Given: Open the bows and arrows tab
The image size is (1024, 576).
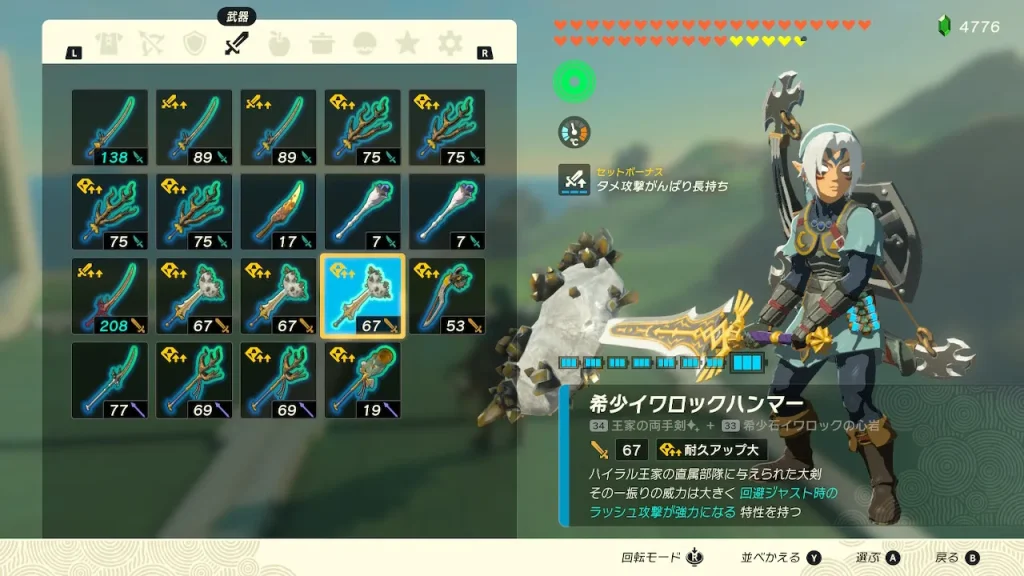Looking at the screenshot, I should click(152, 43).
